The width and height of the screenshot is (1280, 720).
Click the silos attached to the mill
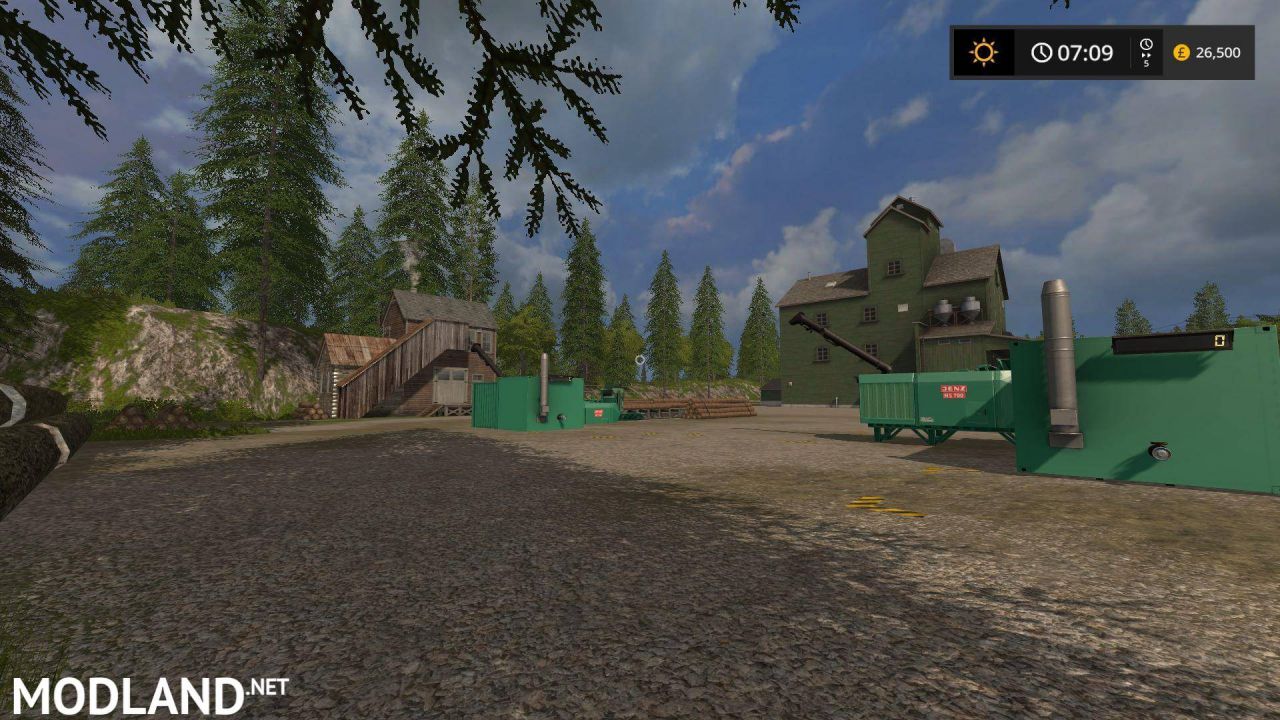pyautogui.click(x=958, y=310)
